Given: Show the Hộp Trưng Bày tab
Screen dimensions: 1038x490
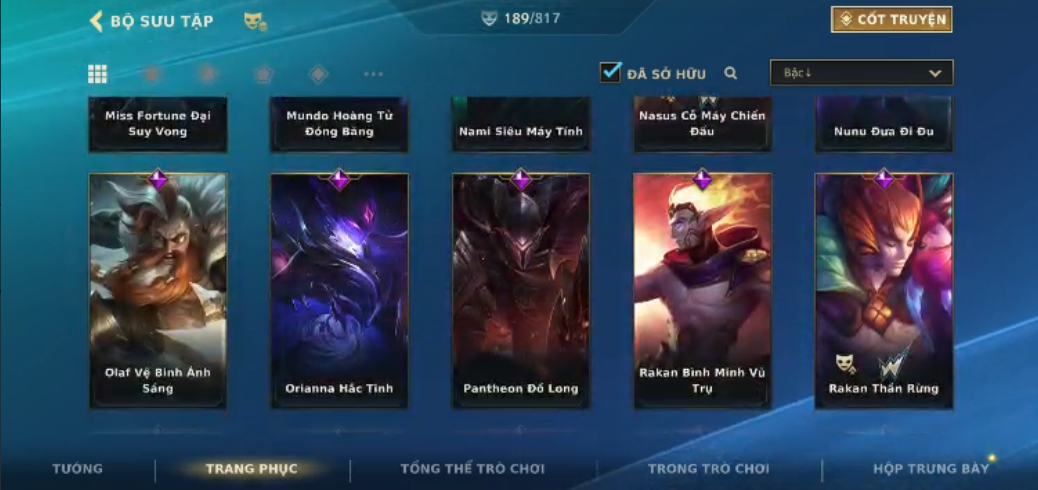Looking at the screenshot, I should coord(930,469).
